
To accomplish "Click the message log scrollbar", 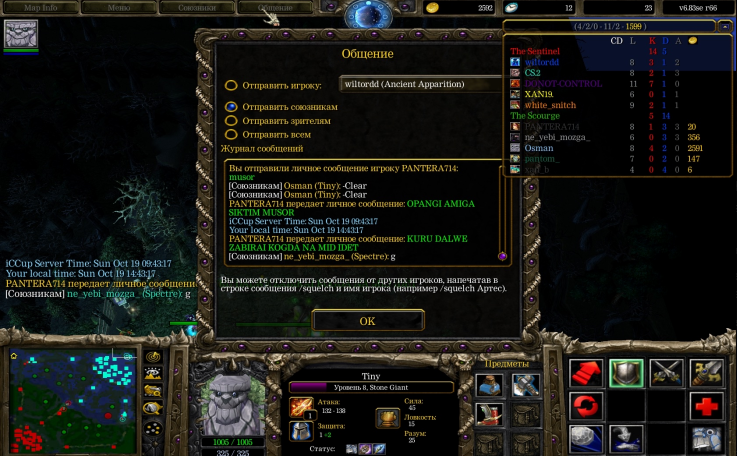I will pyautogui.click(x=502, y=210).
